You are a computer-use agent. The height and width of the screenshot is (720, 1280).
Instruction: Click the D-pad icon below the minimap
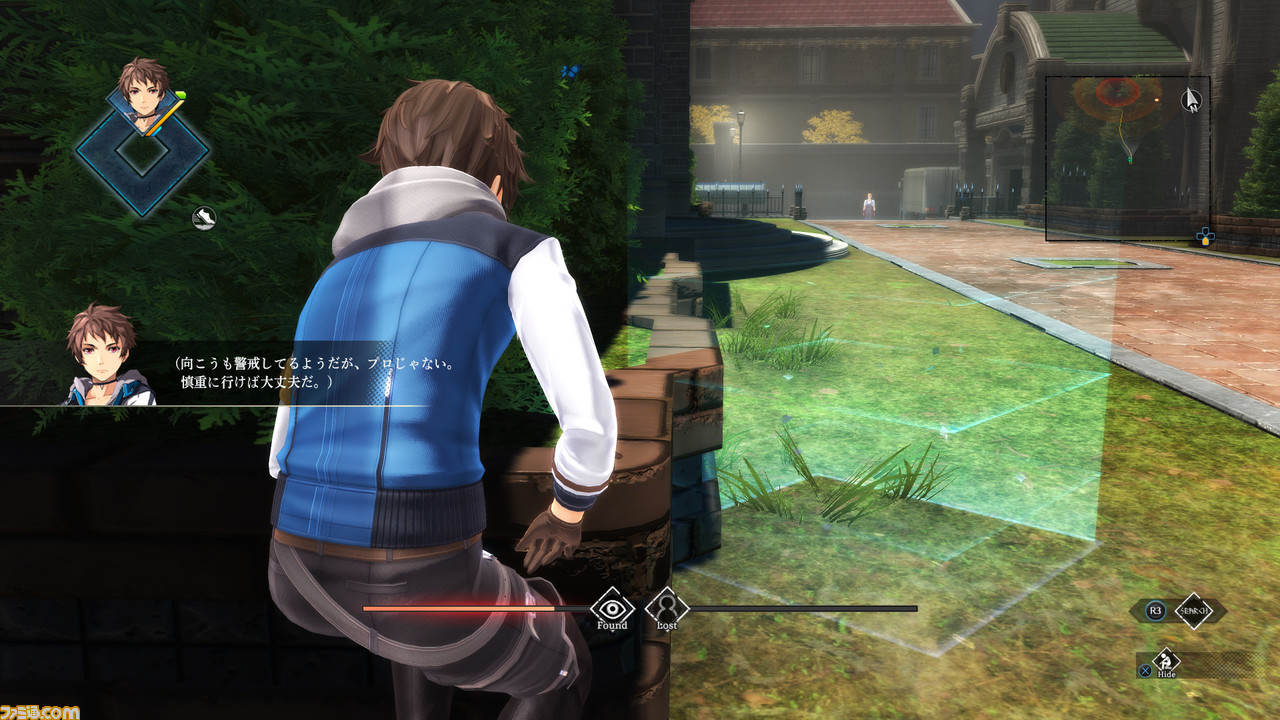point(1205,235)
